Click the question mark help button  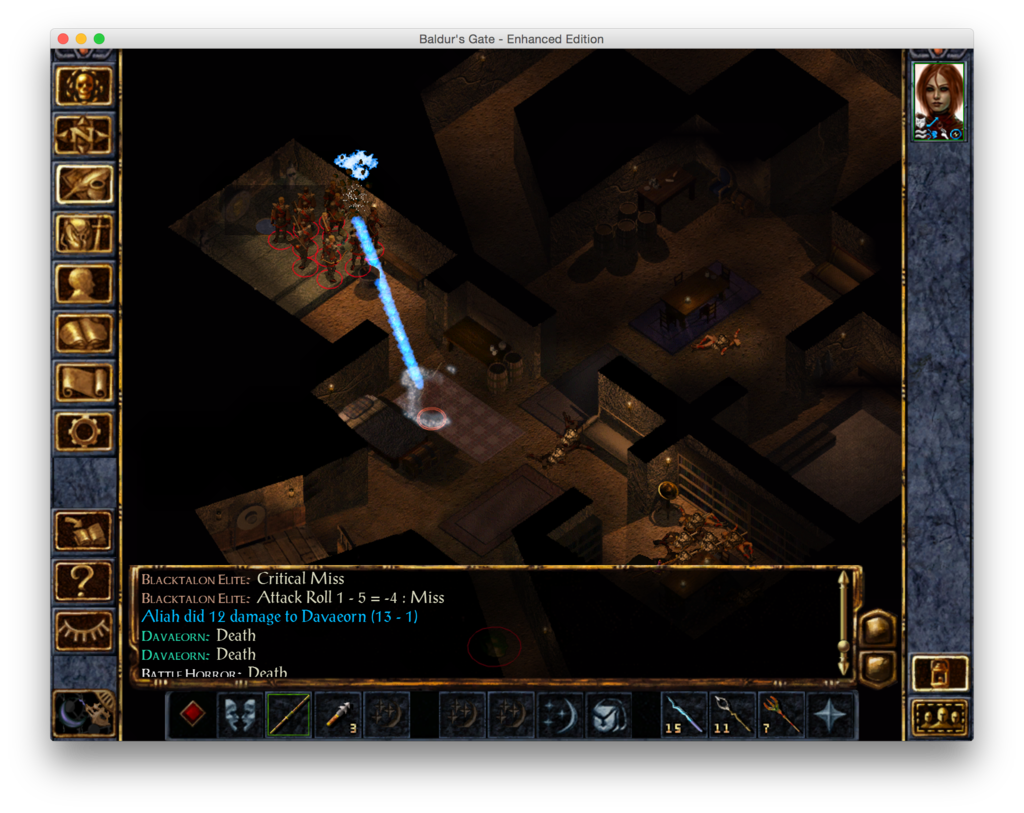pyautogui.click(x=84, y=580)
